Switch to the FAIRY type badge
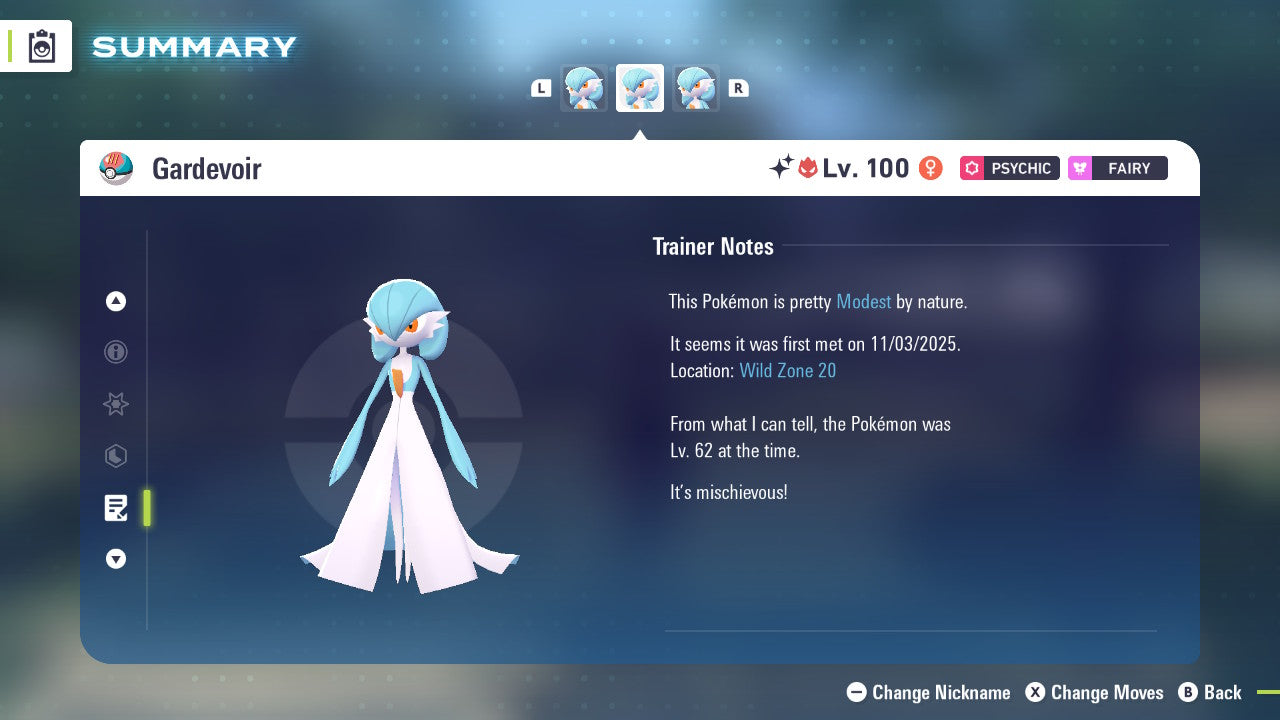Viewport: 1280px width, 720px height. [1117, 168]
